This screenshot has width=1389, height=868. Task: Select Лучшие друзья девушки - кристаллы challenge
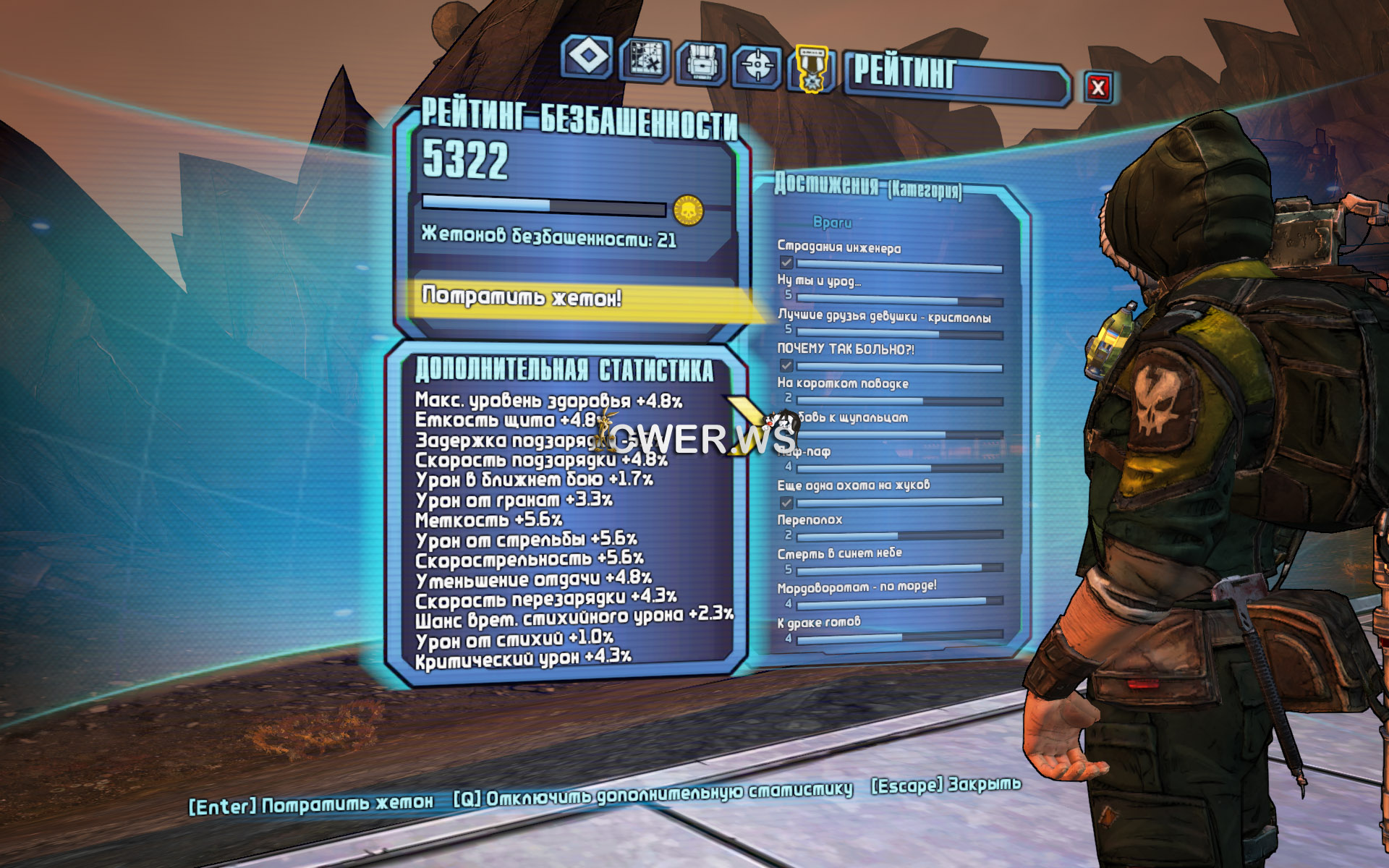[x=883, y=316]
